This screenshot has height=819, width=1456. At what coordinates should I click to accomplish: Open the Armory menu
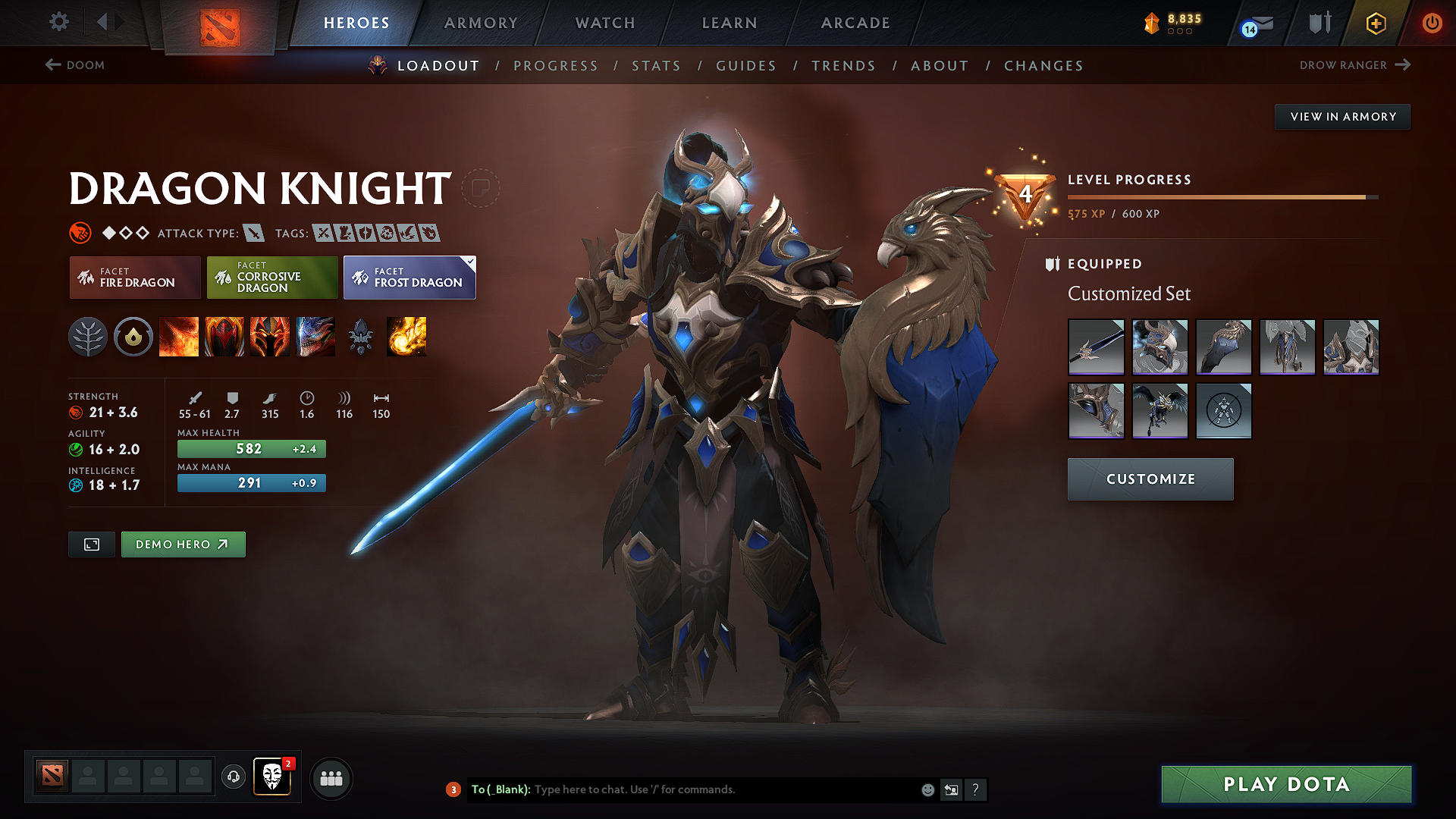click(480, 23)
